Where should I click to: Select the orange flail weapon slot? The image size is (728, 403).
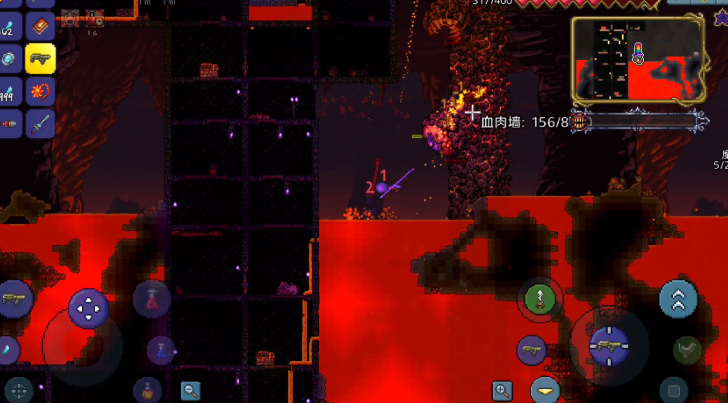click(x=40, y=92)
